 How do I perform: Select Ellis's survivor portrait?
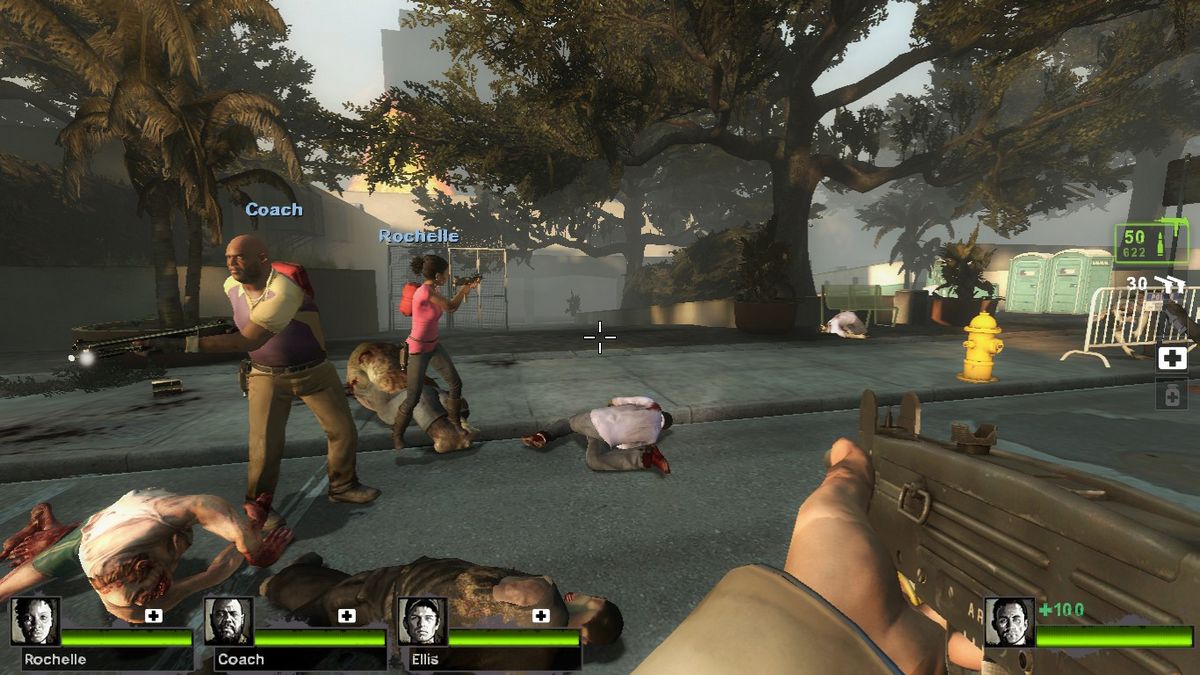(423, 621)
